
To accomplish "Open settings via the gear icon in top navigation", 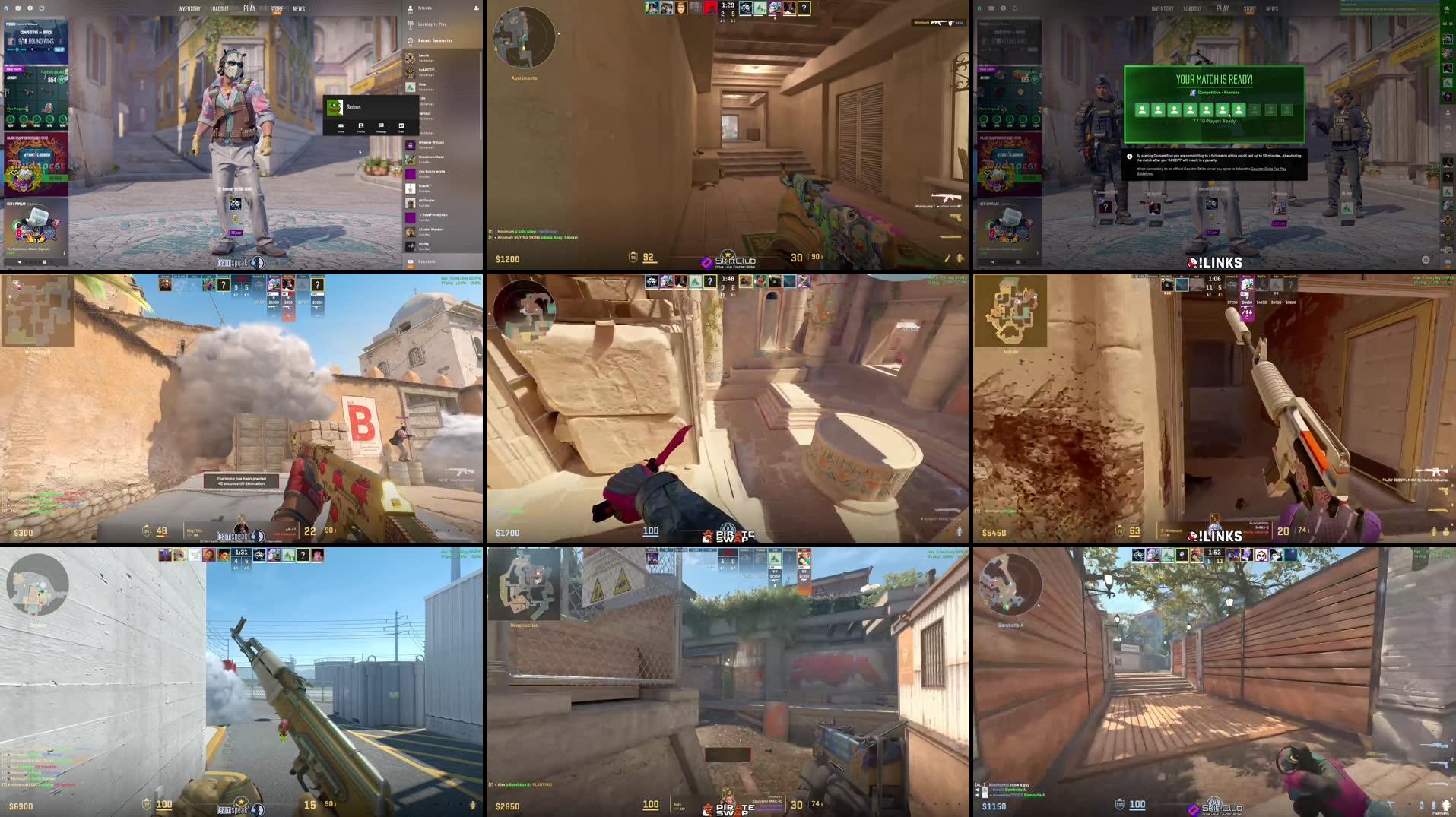I will point(30,8).
